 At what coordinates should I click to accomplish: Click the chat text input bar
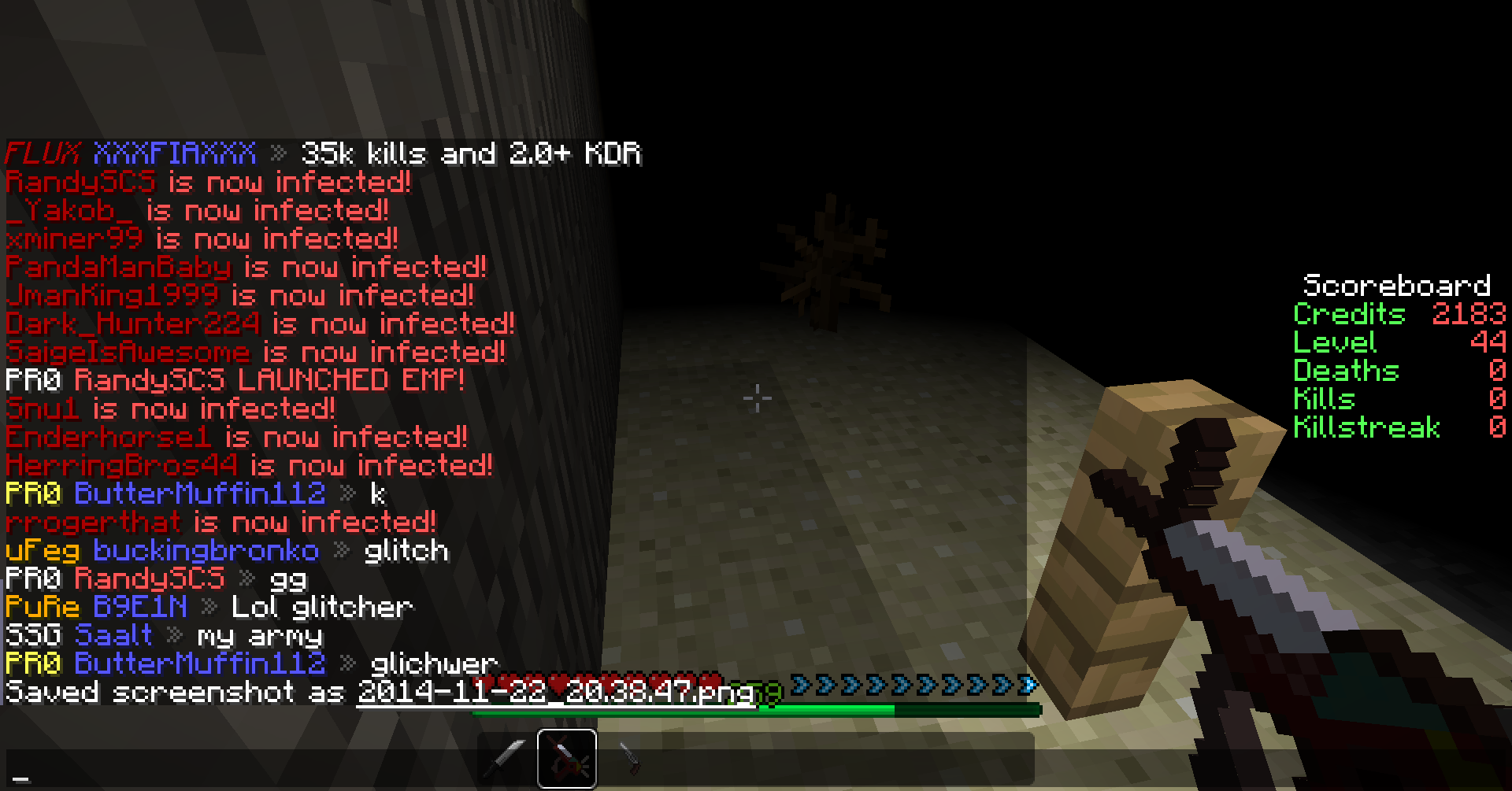click(236, 773)
